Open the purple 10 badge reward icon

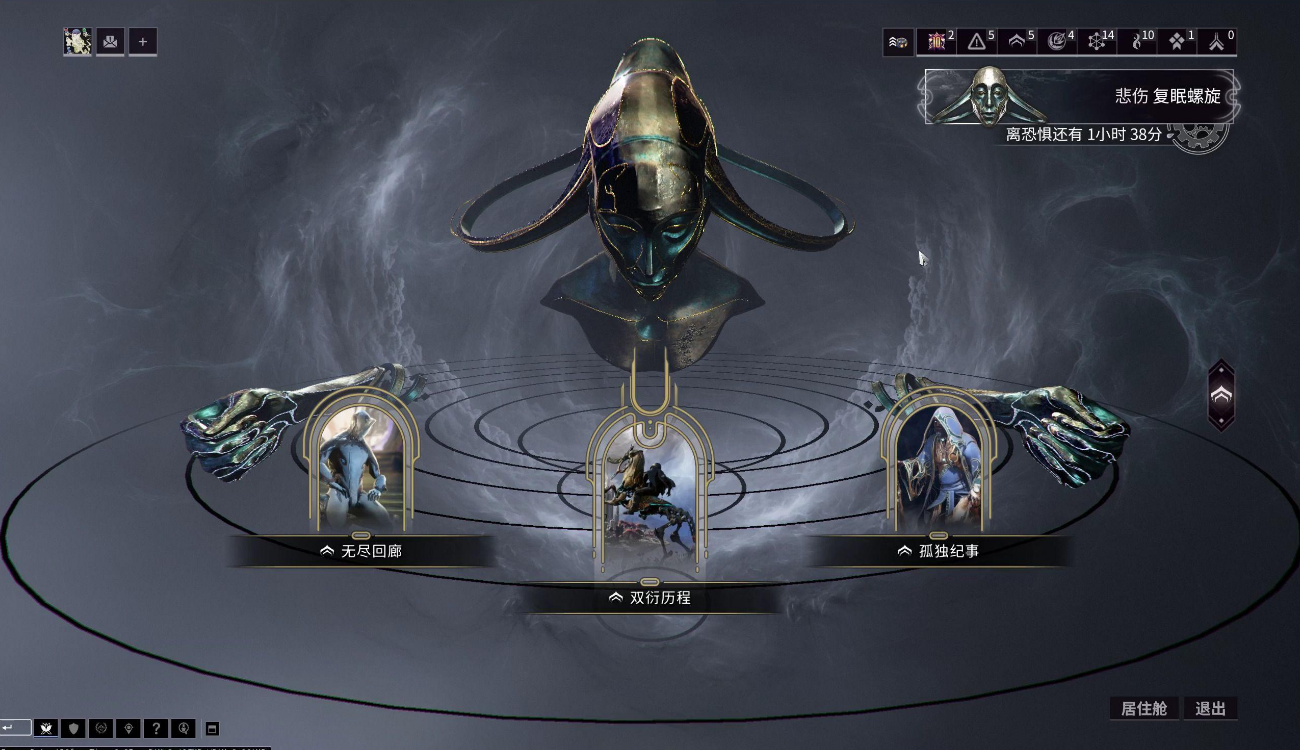point(937,42)
